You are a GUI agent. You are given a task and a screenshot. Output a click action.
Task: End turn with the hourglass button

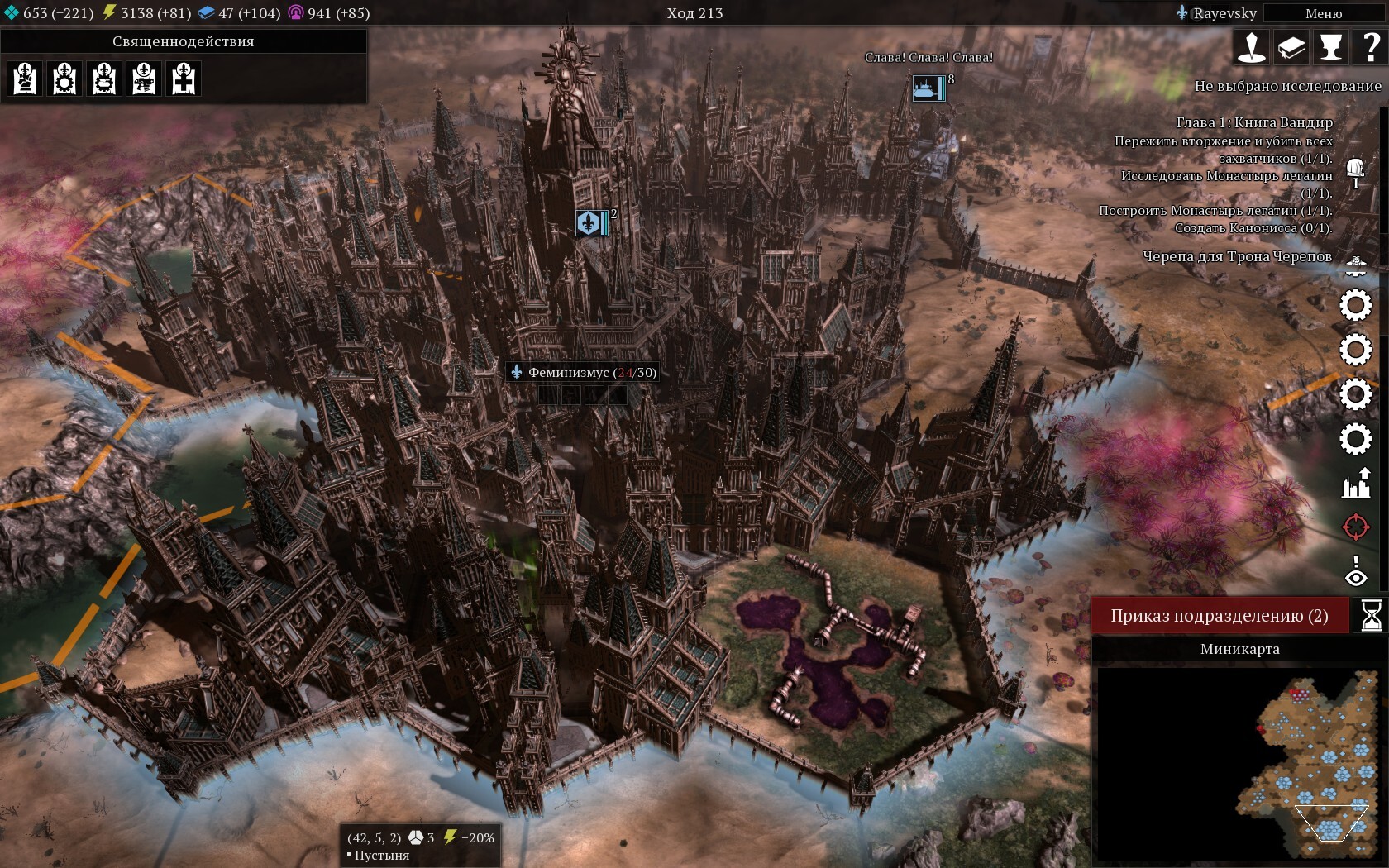pyautogui.click(x=1371, y=616)
